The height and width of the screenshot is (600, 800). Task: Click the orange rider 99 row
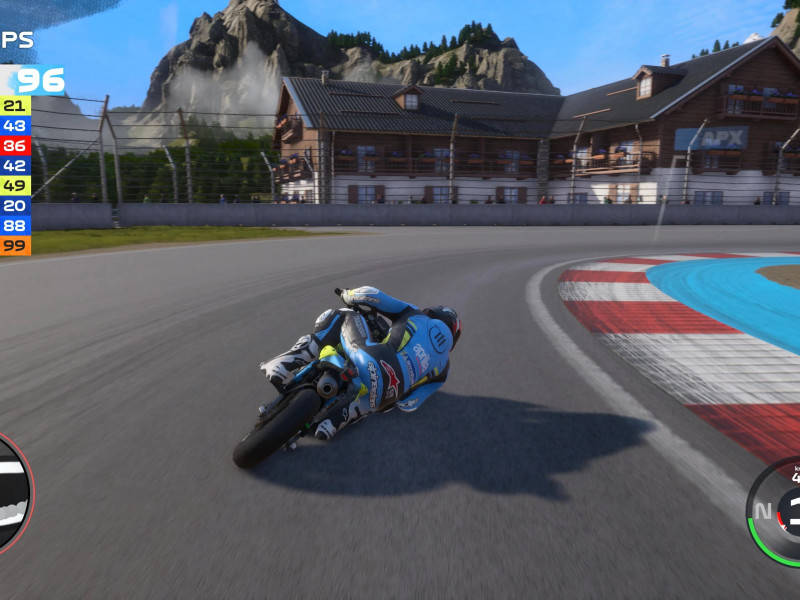pyautogui.click(x=15, y=245)
